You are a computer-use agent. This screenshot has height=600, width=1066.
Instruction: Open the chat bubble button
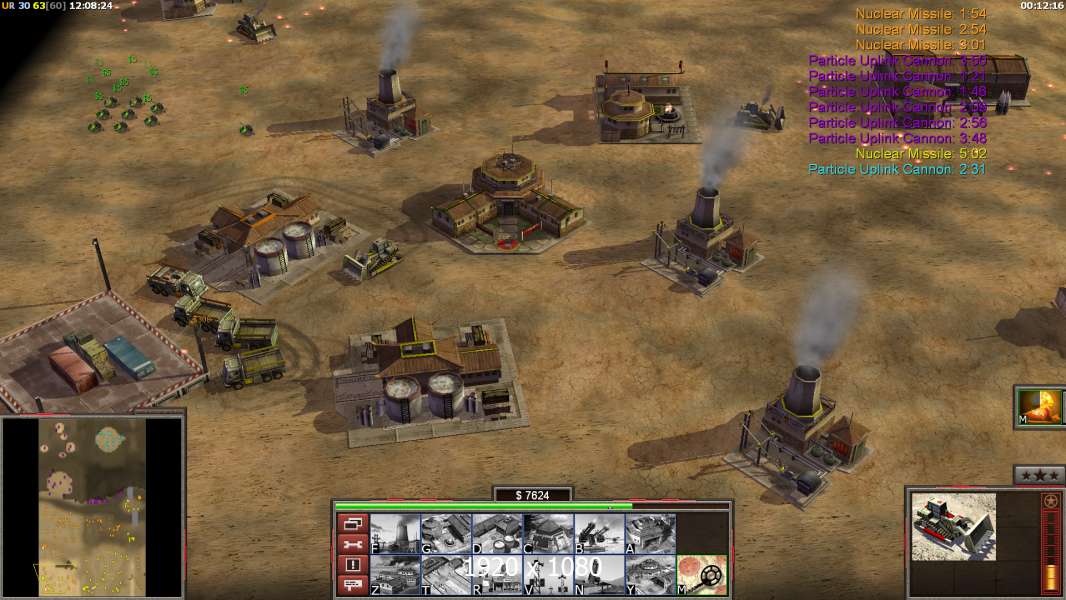coord(352,586)
